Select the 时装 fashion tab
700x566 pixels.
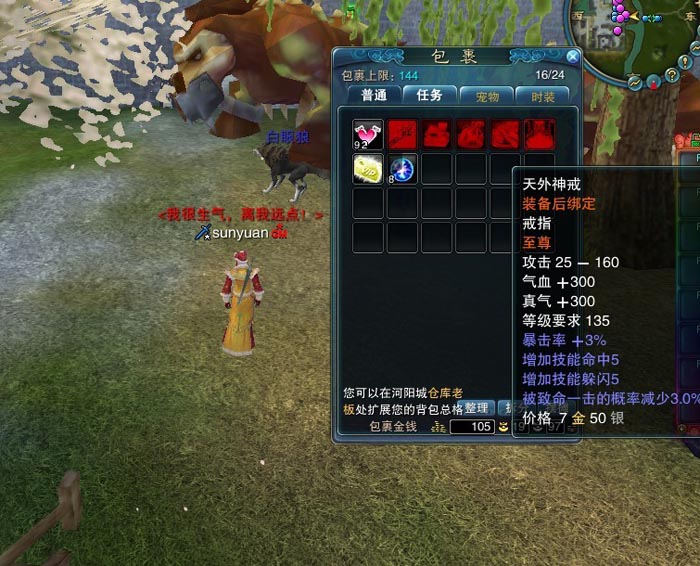pos(543,96)
